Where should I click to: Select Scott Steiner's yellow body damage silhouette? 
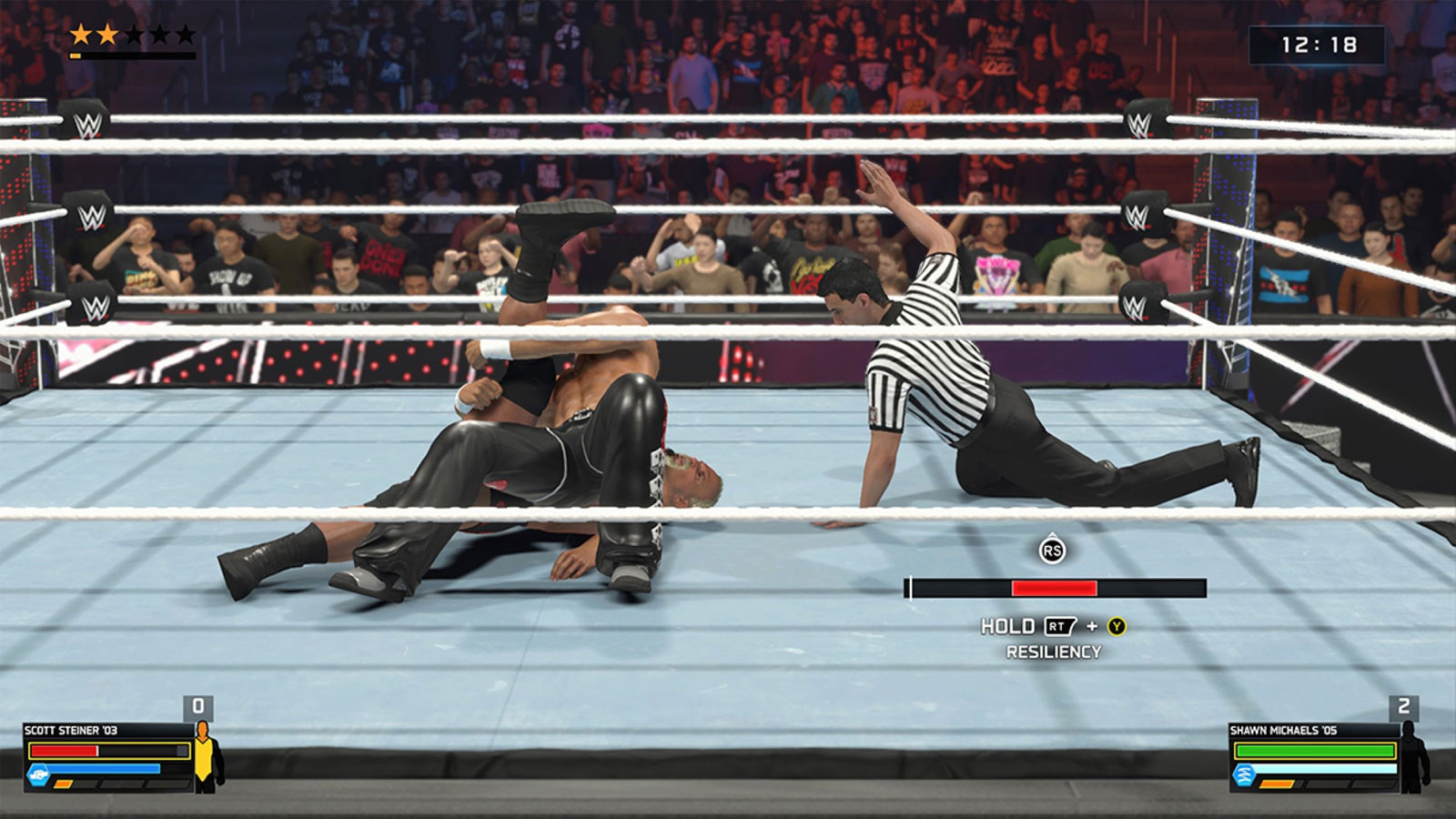tap(206, 755)
